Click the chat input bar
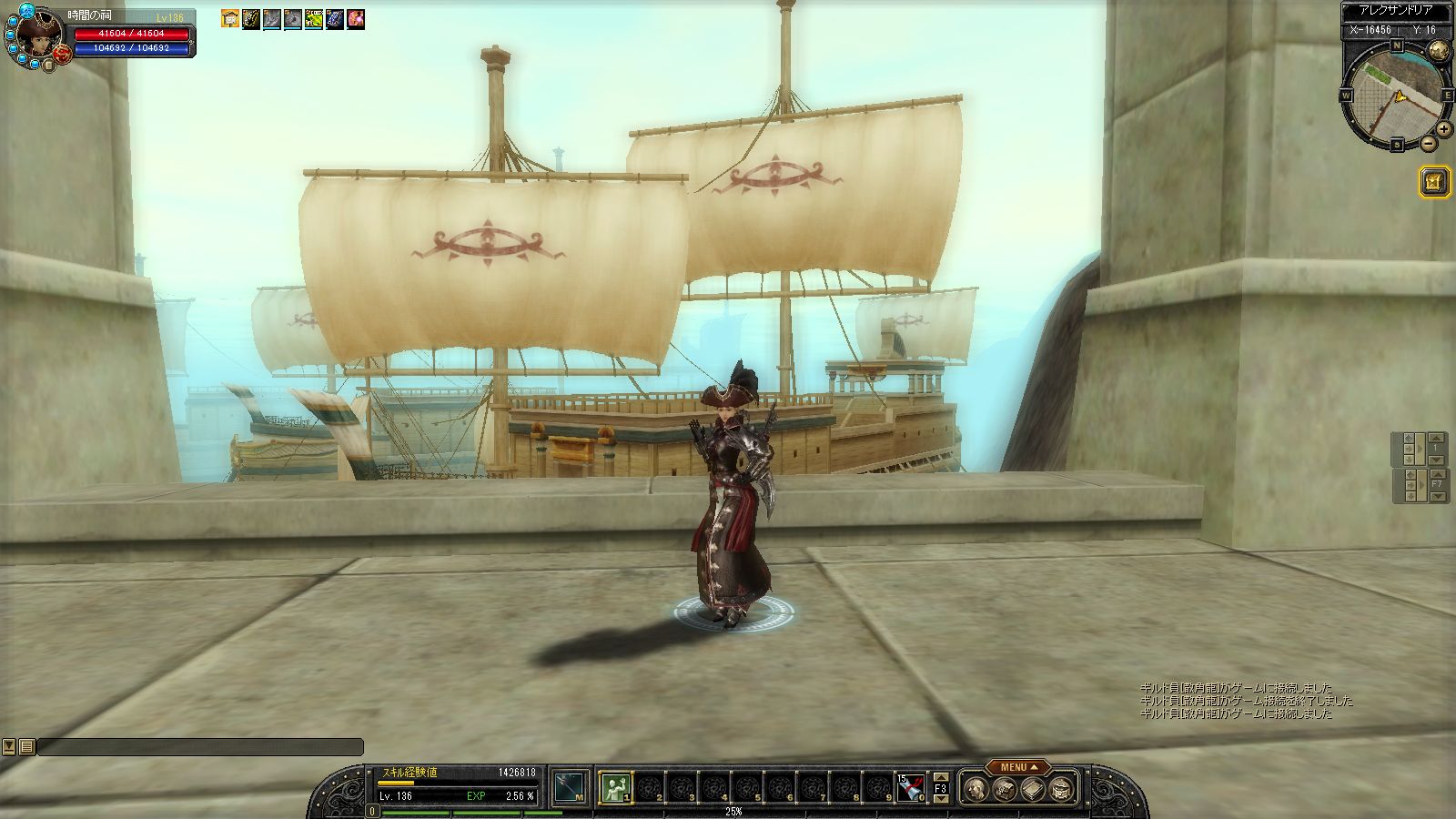This screenshot has width=1456, height=819. (x=200, y=746)
